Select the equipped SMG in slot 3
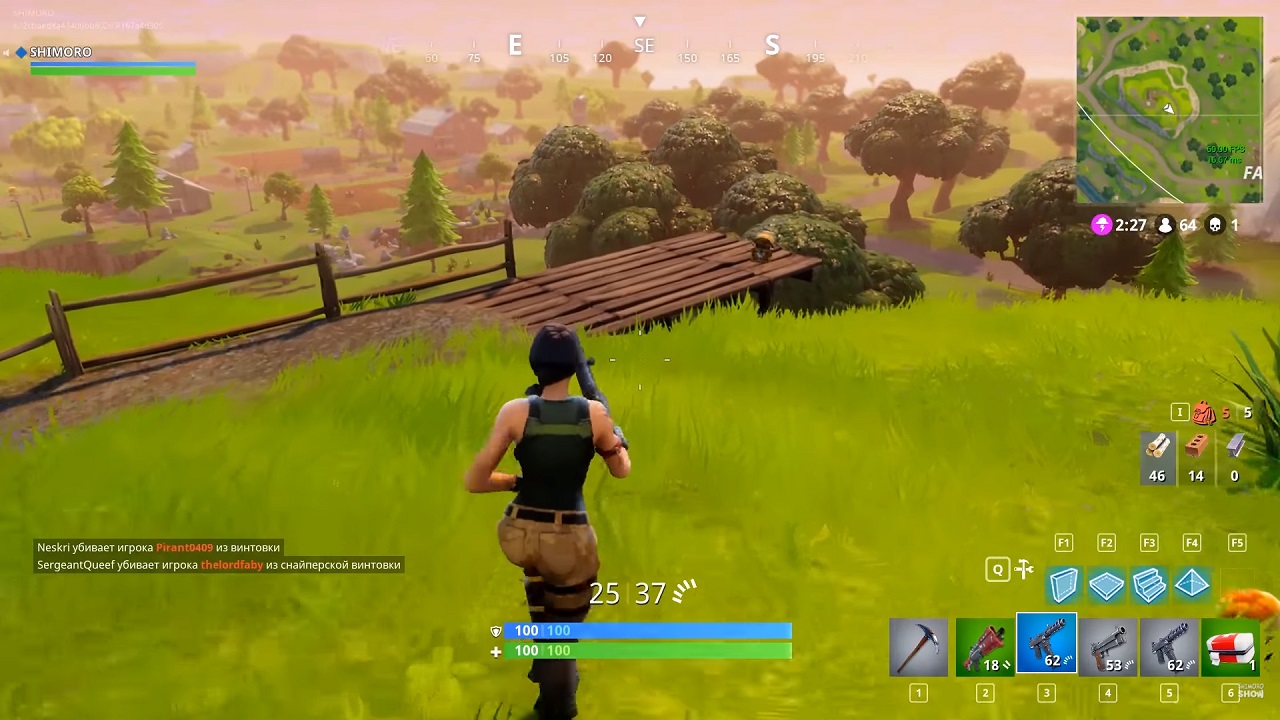Screen dimensions: 1280x720 coord(1046,648)
